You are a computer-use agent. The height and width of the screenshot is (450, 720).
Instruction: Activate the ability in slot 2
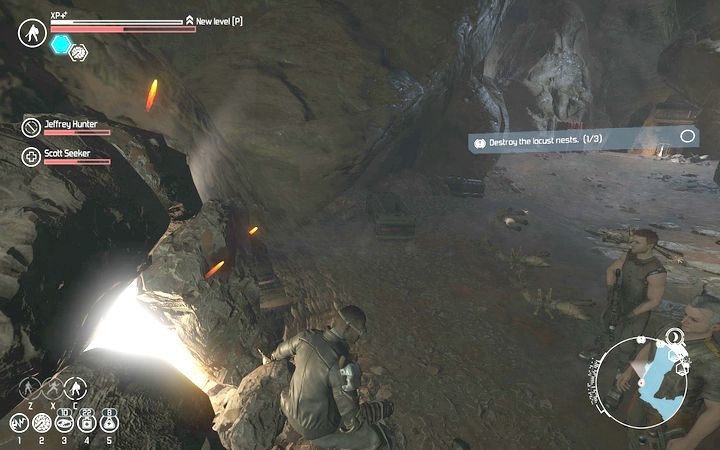point(41,423)
